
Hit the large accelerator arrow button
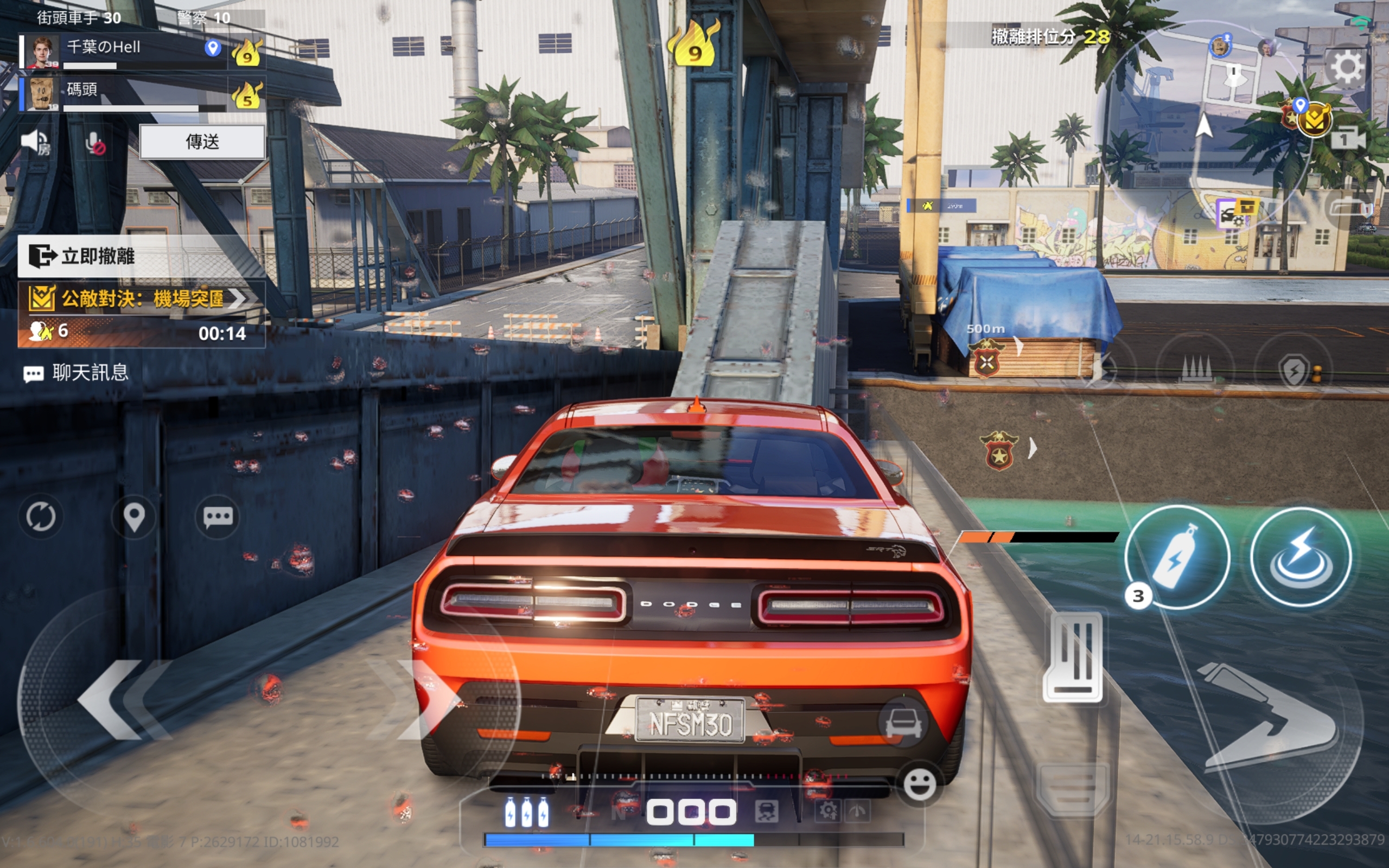coord(1274,718)
